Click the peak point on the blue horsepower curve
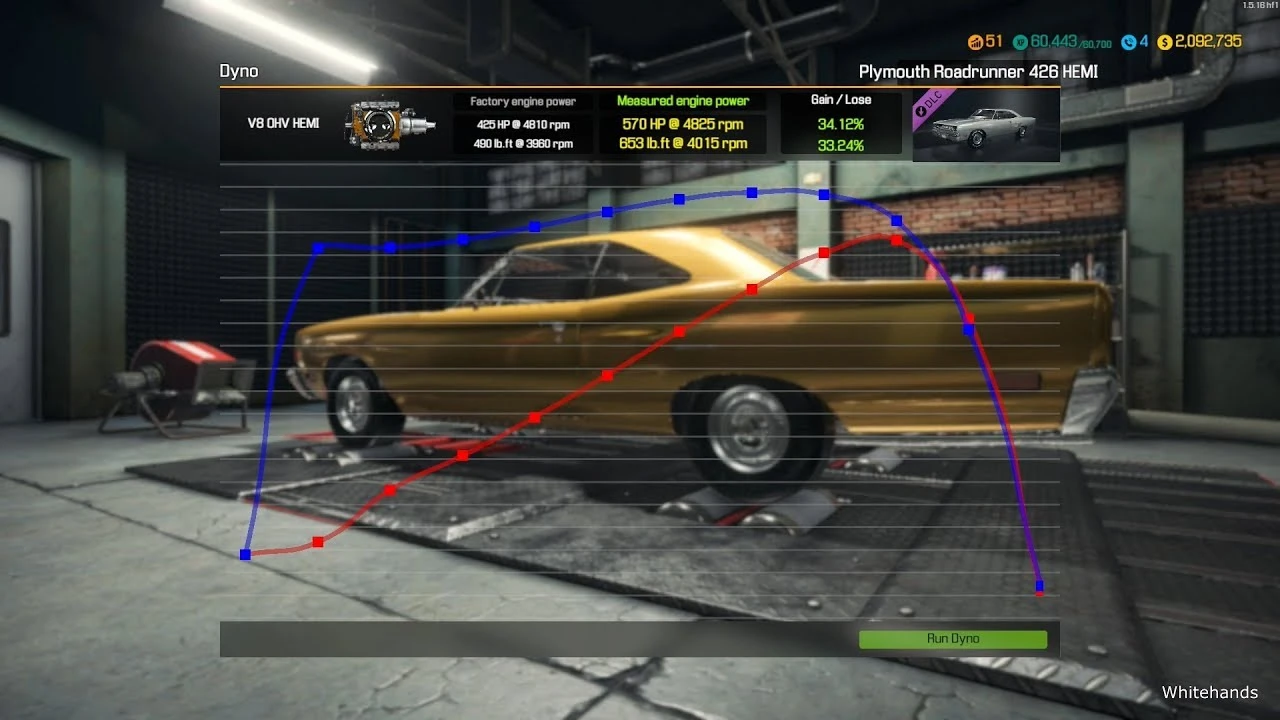 point(750,192)
